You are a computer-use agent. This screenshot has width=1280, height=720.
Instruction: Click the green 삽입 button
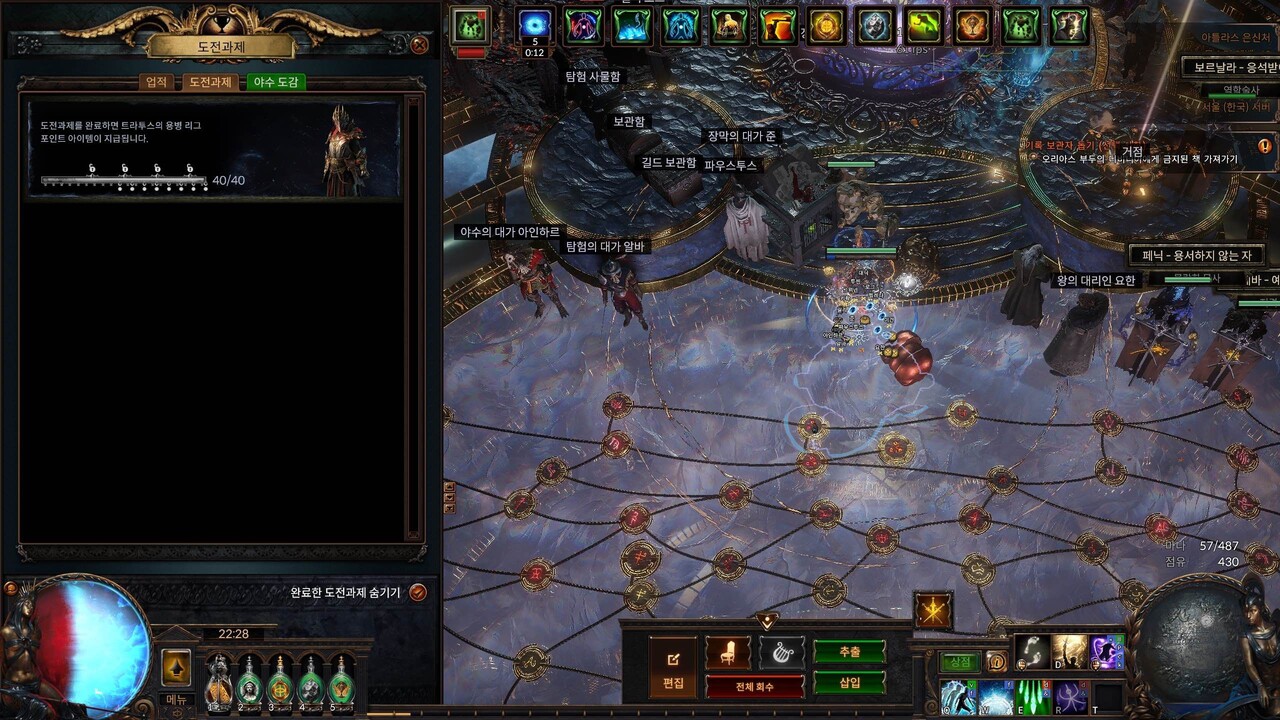tap(849, 682)
